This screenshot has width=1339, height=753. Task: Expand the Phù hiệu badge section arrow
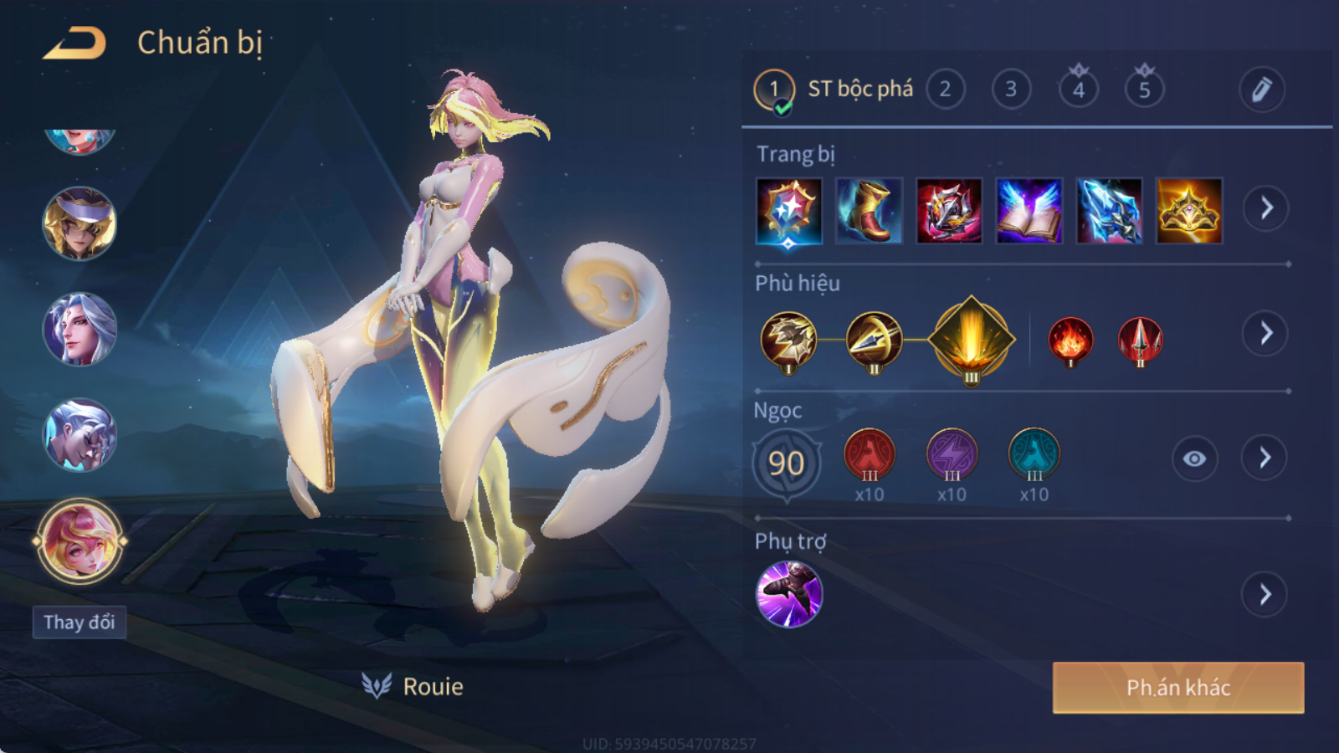(x=1265, y=333)
